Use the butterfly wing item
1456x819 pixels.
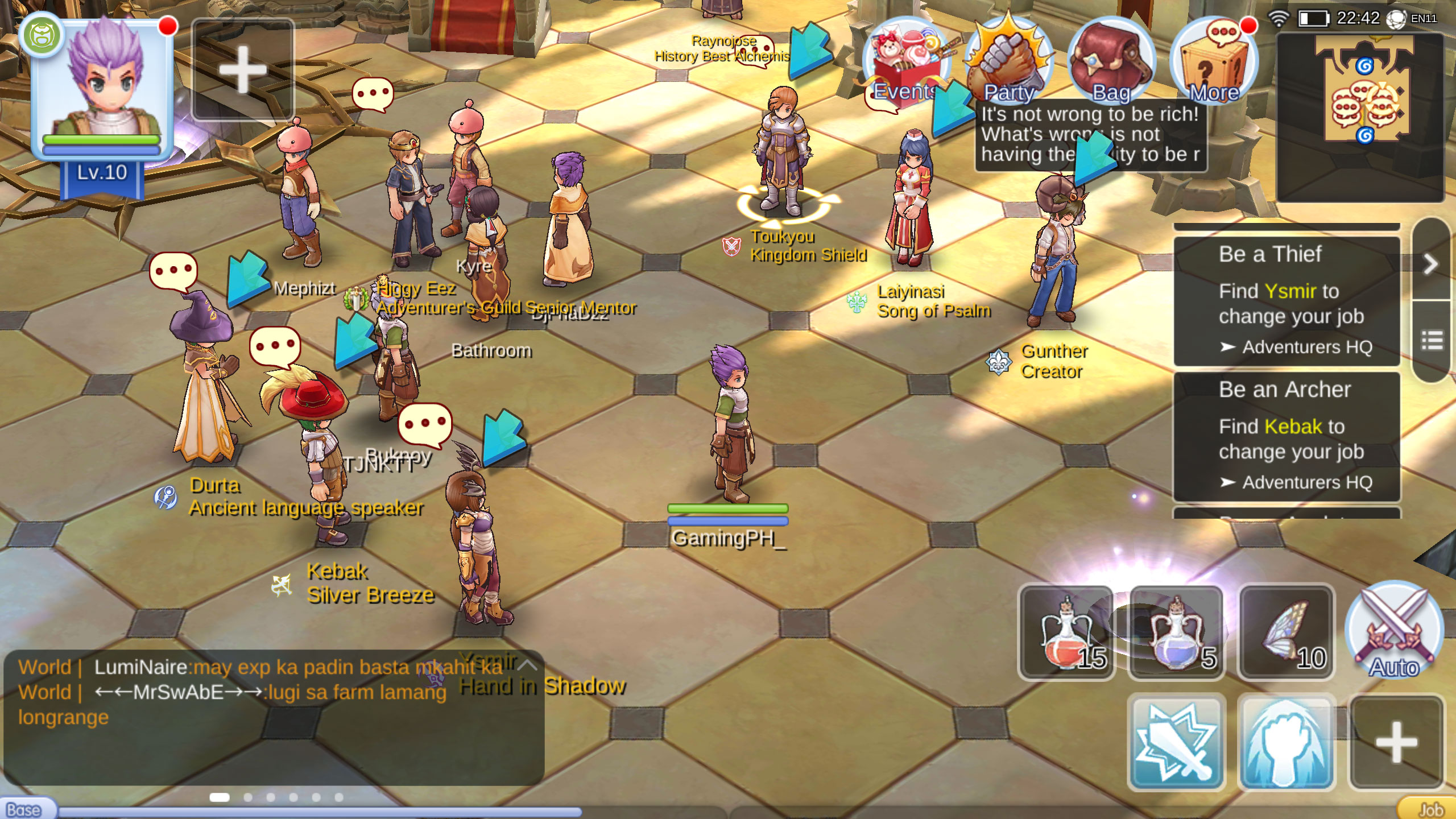point(1287,632)
